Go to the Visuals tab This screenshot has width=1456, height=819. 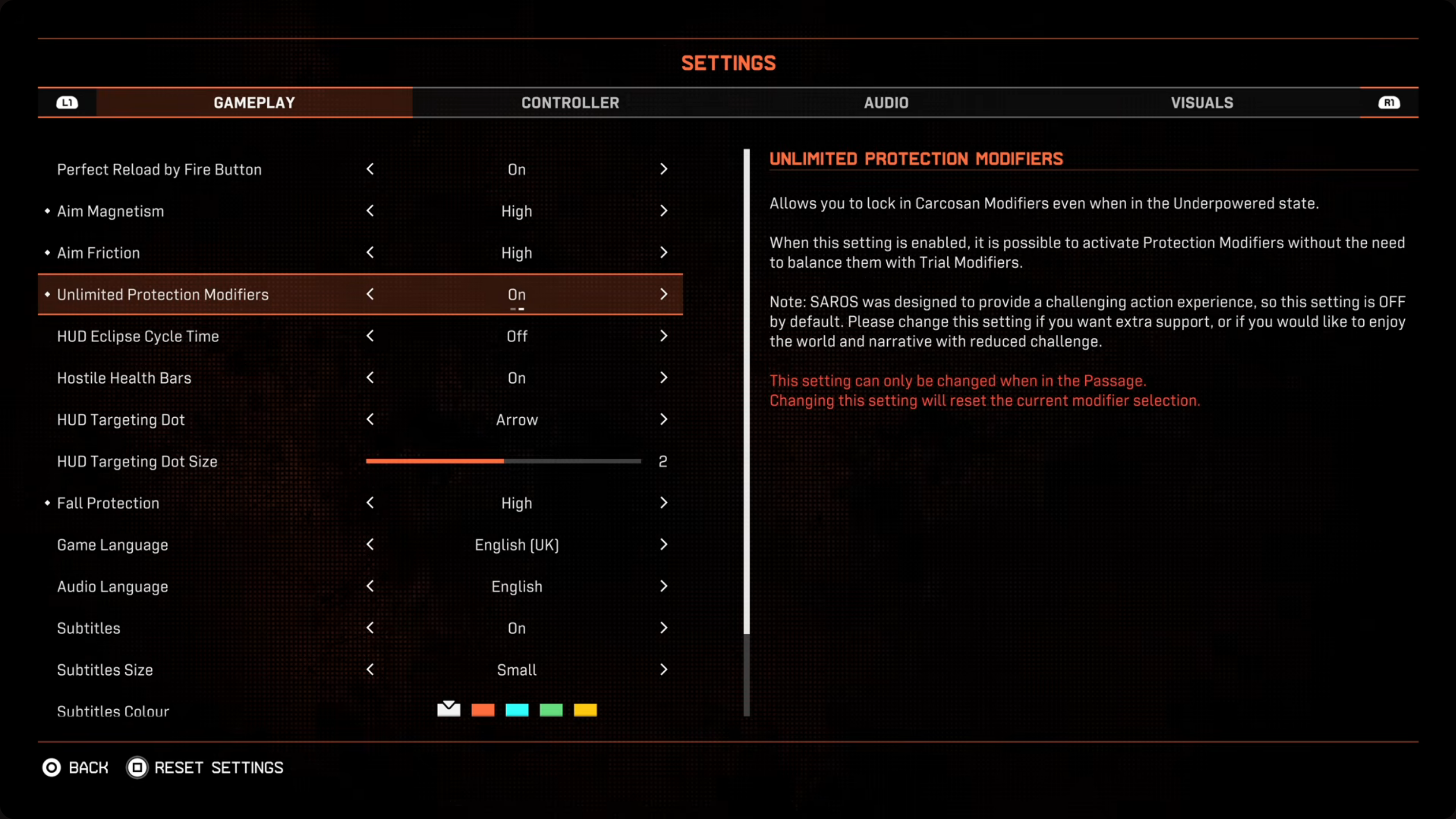tap(1202, 103)
